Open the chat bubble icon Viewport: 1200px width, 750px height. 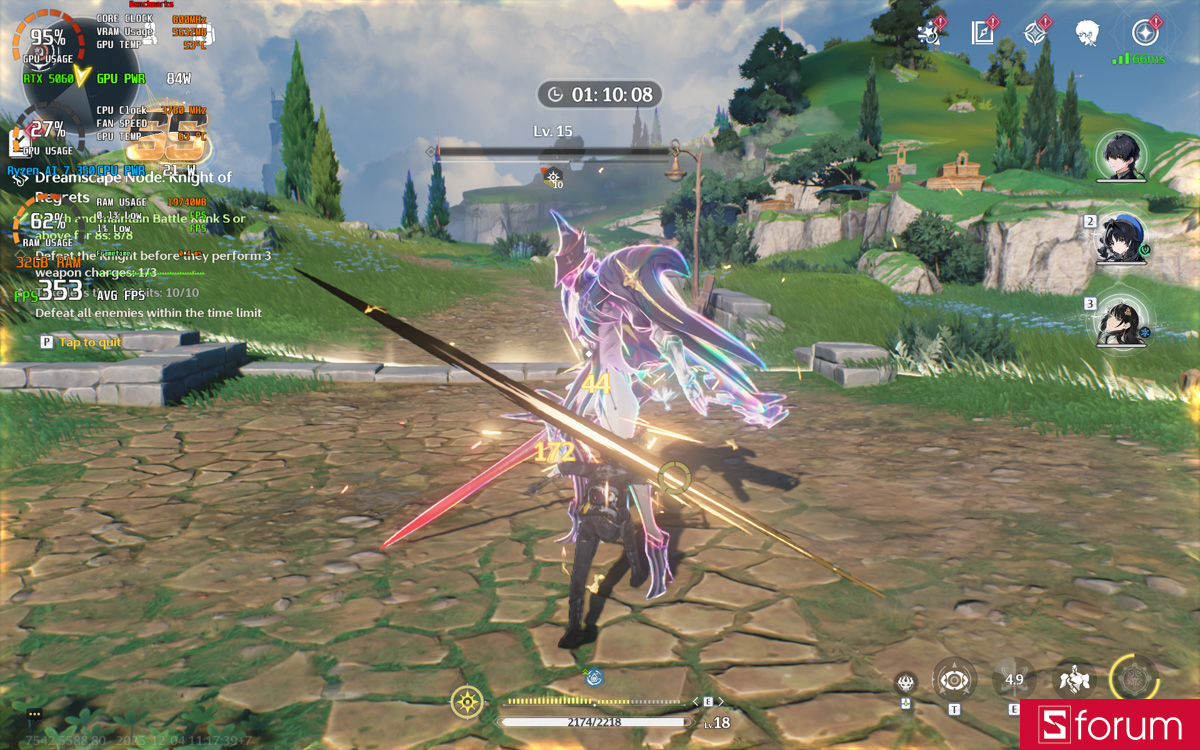tap(35, 714)
